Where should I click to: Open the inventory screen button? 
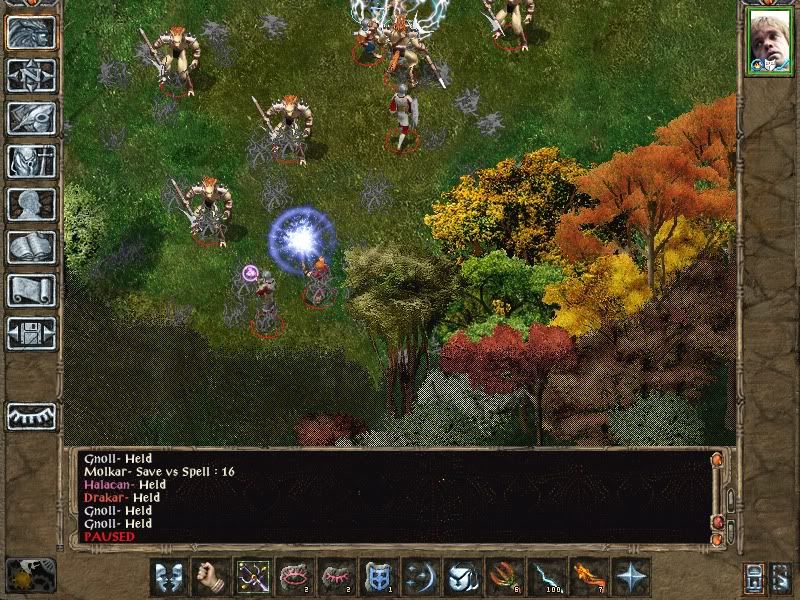coord(31,161)
